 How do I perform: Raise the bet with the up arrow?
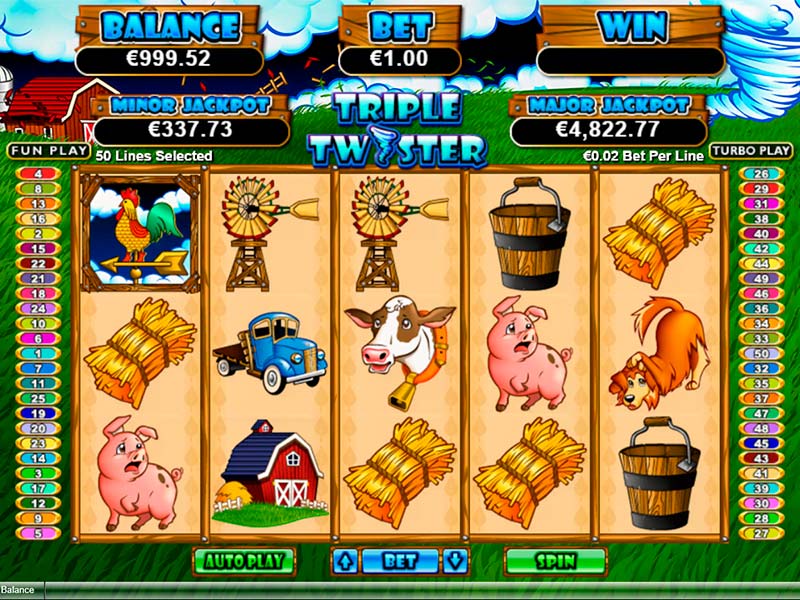coord(345,560)
